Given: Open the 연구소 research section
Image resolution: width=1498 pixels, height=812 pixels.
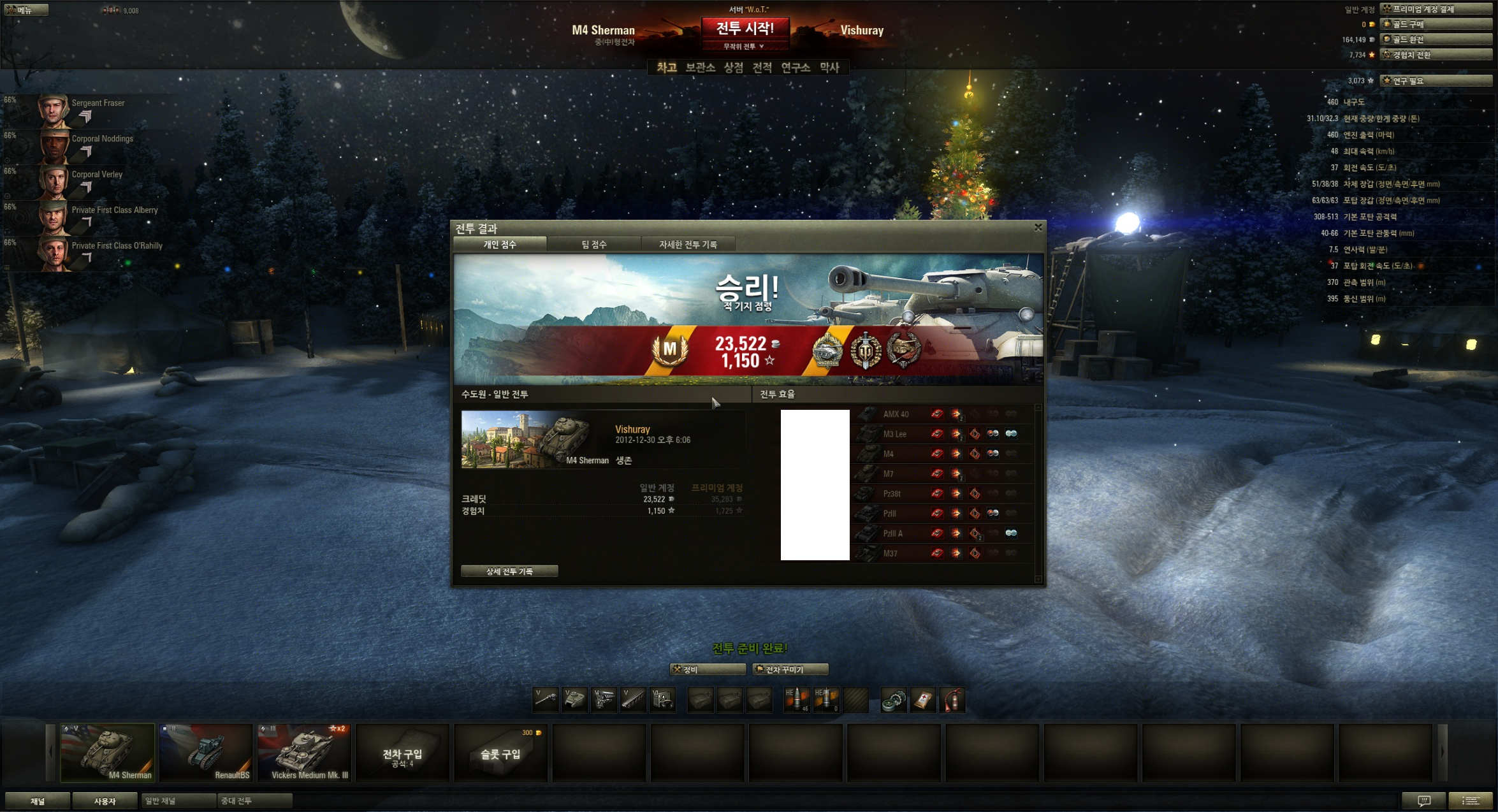Looking at the screenshot, I should pyautogui.click(x=795, y=68).
